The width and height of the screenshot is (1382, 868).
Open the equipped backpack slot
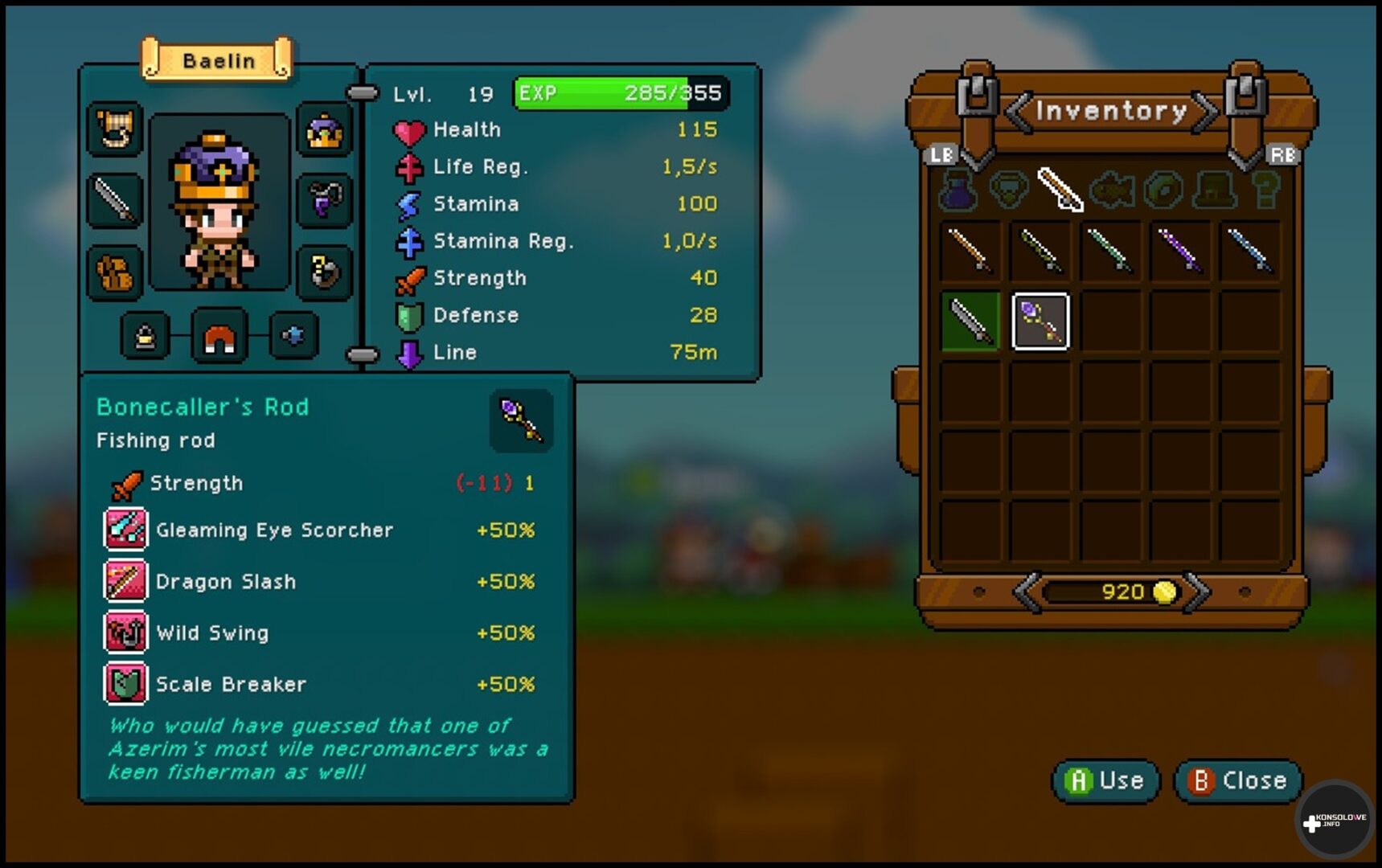coord(116,272)
